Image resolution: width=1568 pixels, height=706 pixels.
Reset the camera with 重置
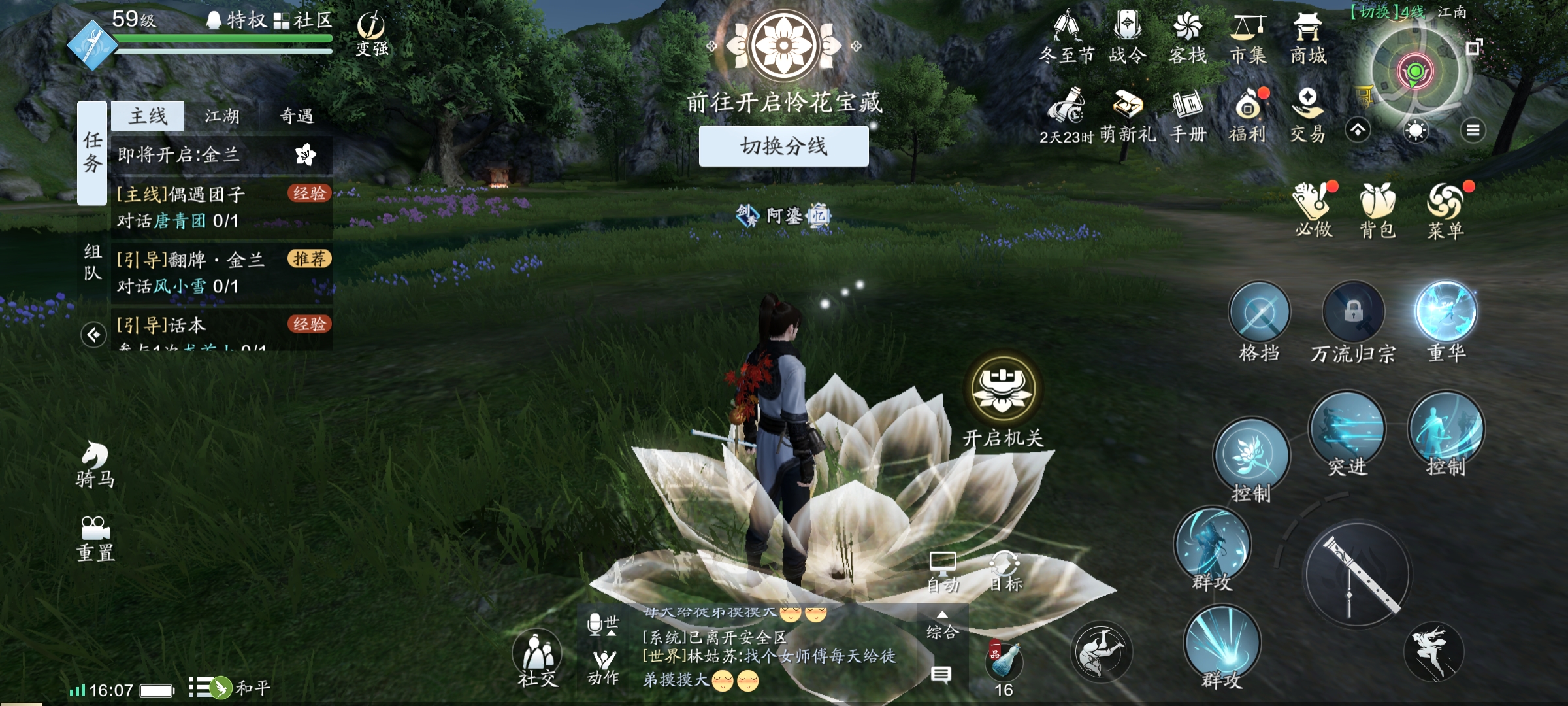pos(95,539)
